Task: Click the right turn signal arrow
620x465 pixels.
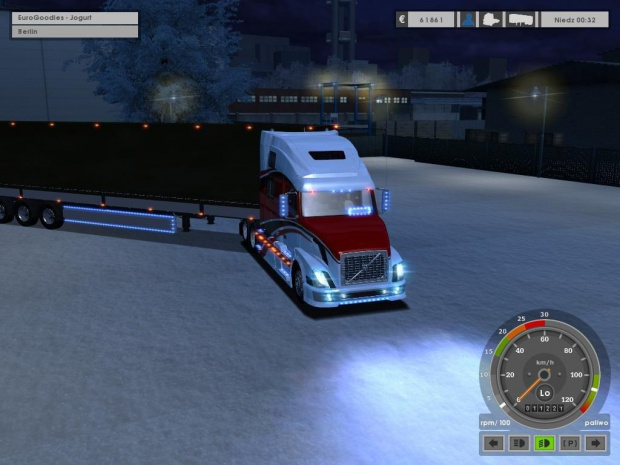Action: (x=597, y=443)
